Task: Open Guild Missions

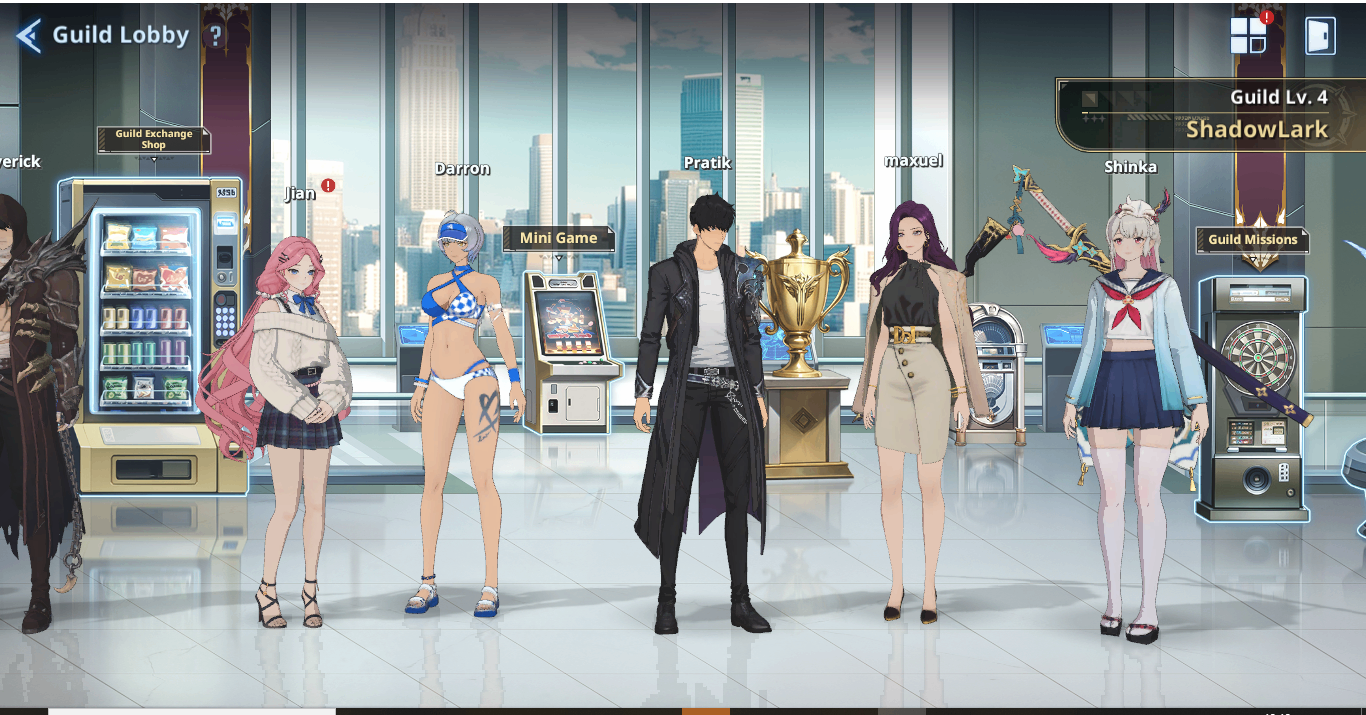Action: point(1252,240)
